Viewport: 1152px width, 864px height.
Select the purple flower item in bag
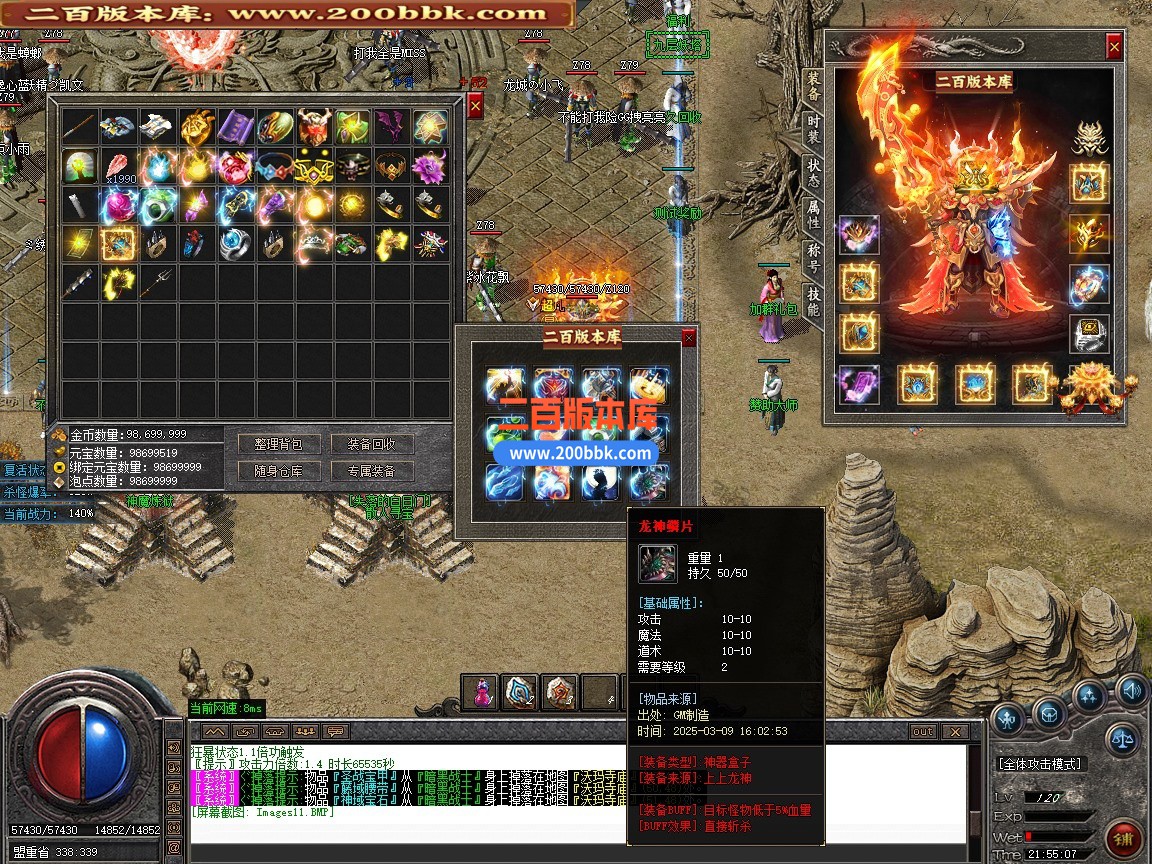pos(431,166)
